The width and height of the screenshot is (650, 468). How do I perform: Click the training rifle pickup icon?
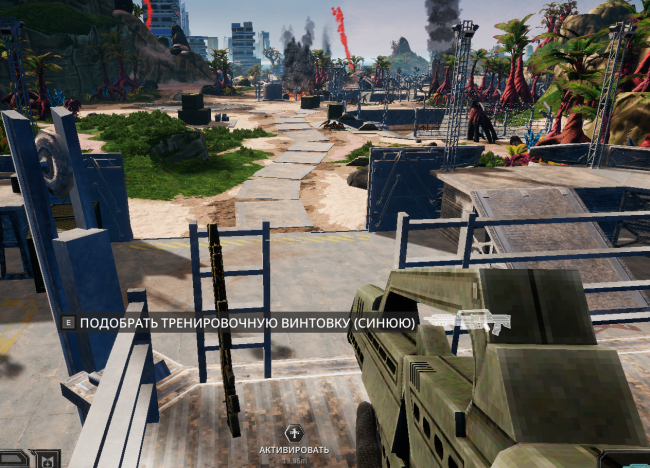click(x=467, y=321)
